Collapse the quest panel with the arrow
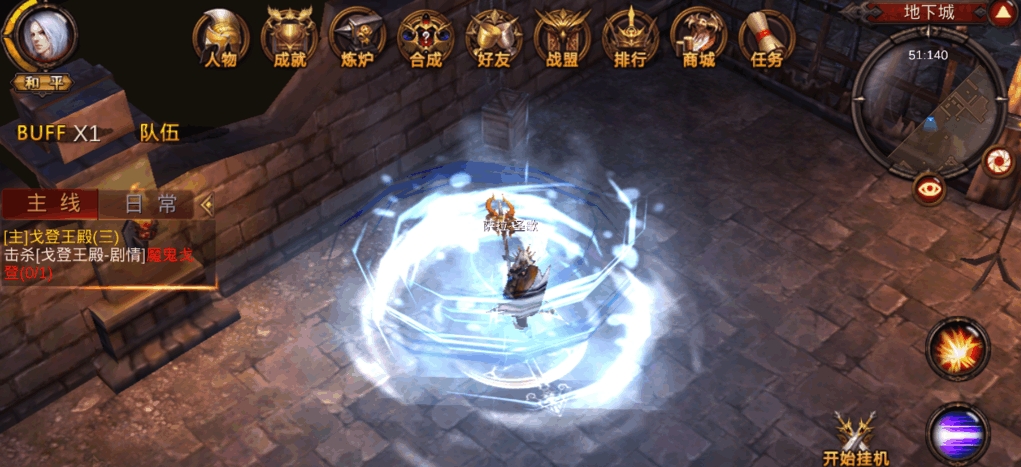This screenshot has height=467, width=1021. click(208, 205)
